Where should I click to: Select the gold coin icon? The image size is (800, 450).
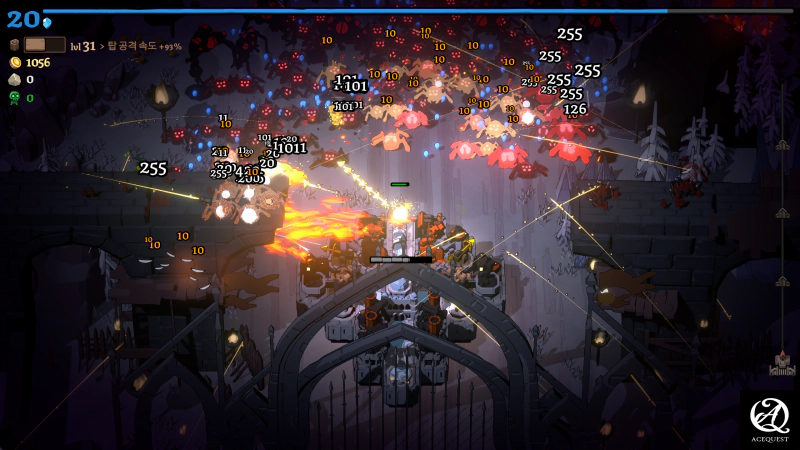[14, 62]
